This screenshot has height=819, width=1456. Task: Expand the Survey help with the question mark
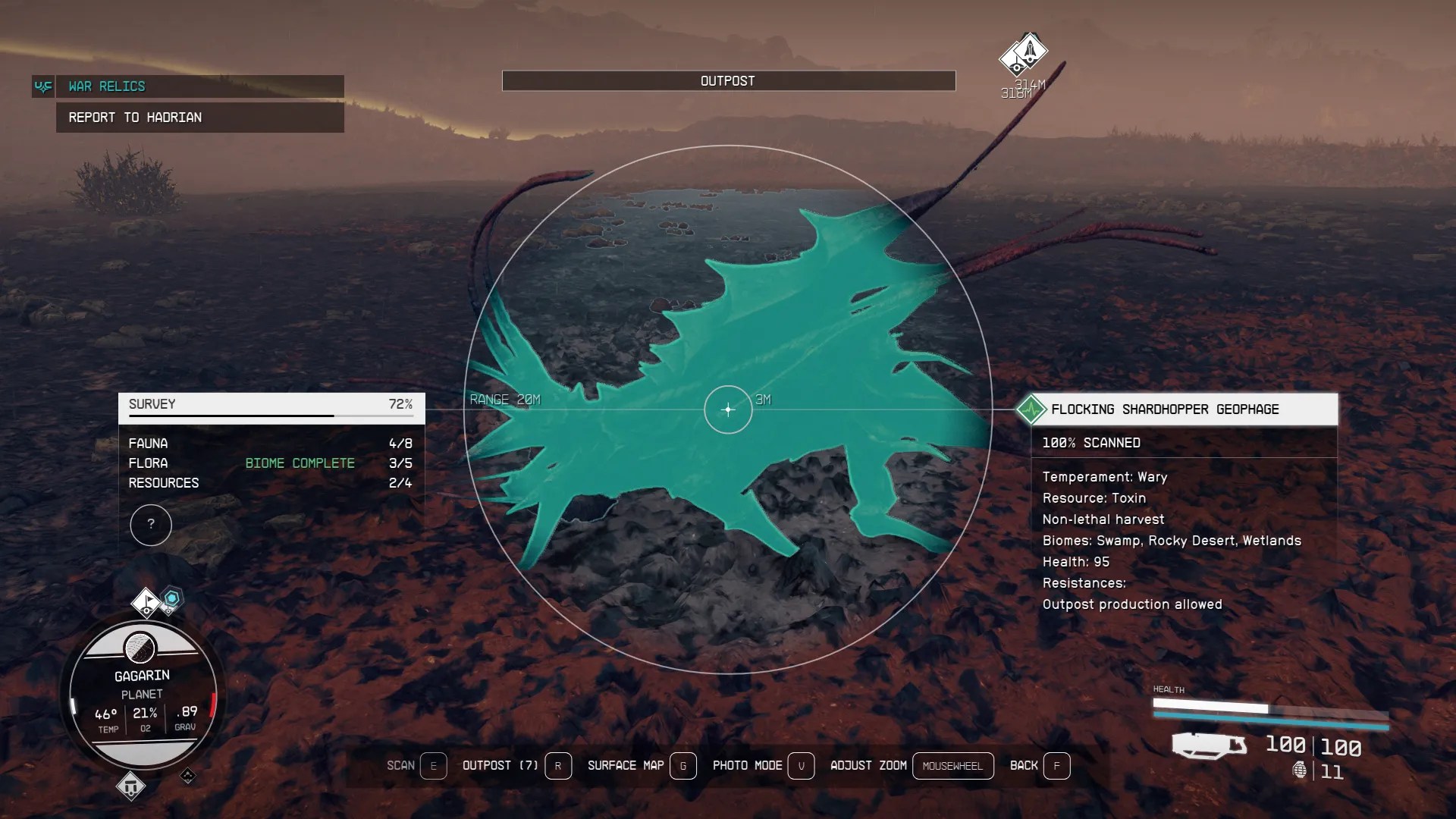coord(151,525)
